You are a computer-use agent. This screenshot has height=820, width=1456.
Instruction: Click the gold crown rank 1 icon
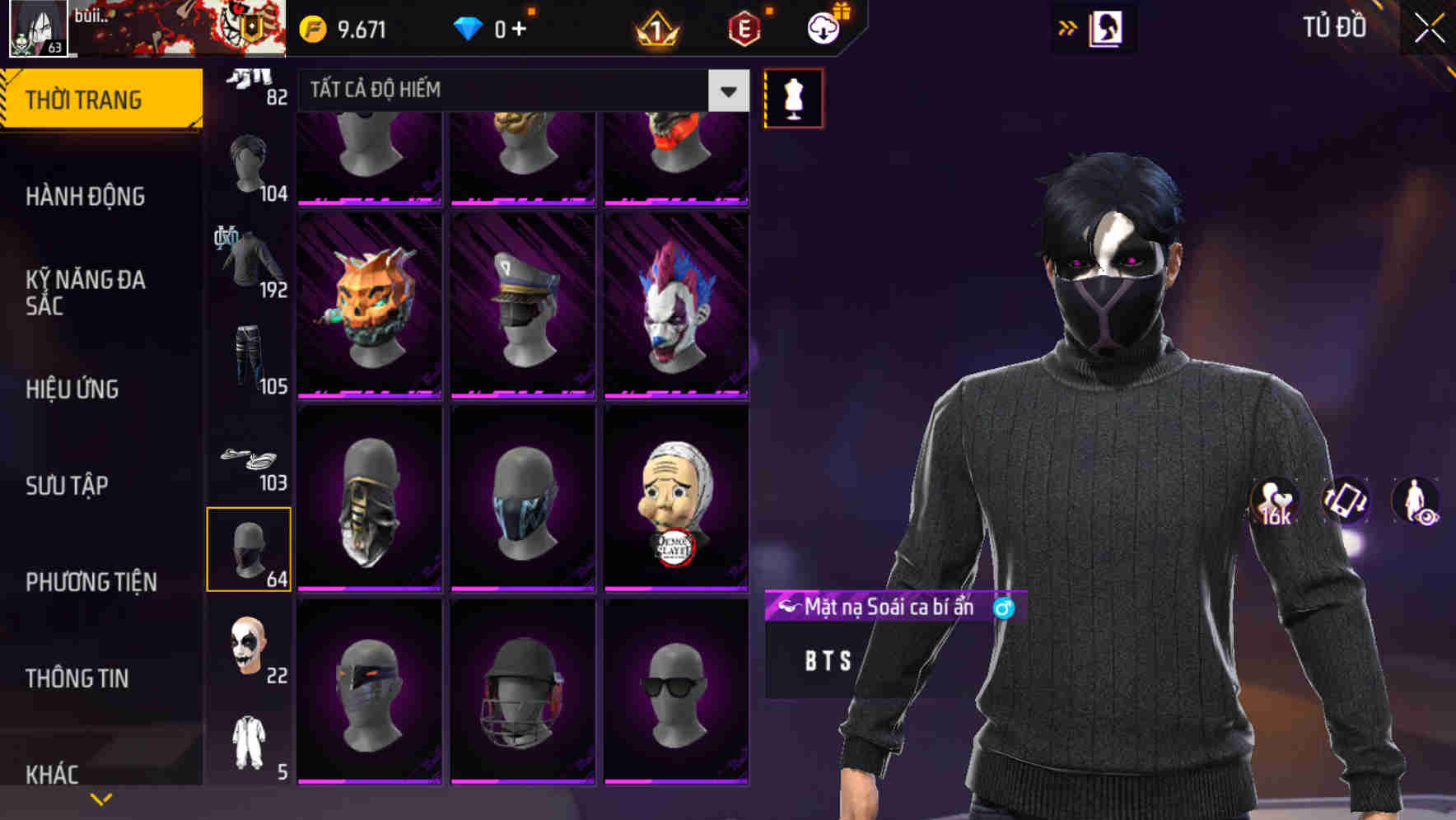653,27
